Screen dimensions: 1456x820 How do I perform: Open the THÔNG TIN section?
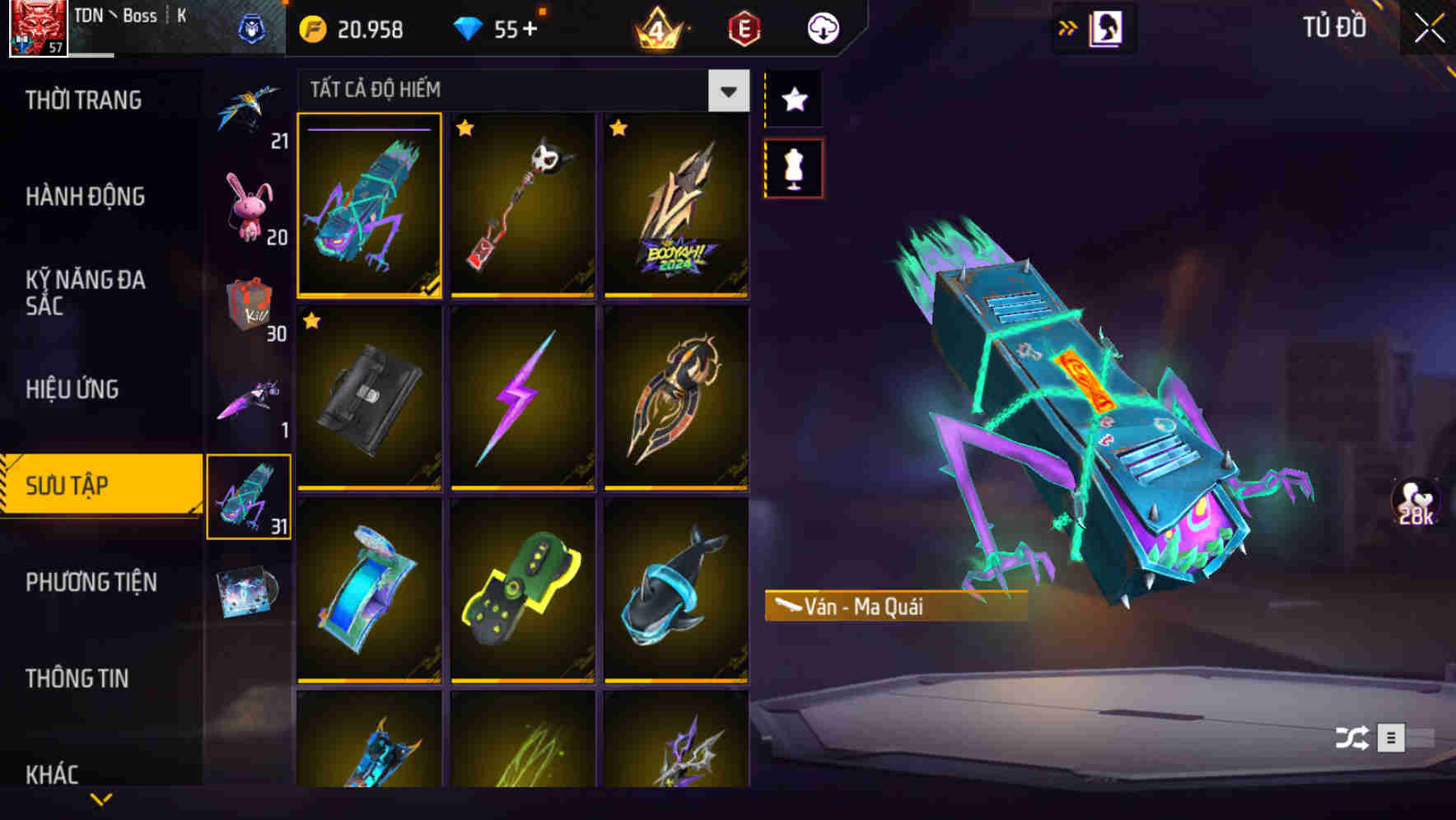78,678
